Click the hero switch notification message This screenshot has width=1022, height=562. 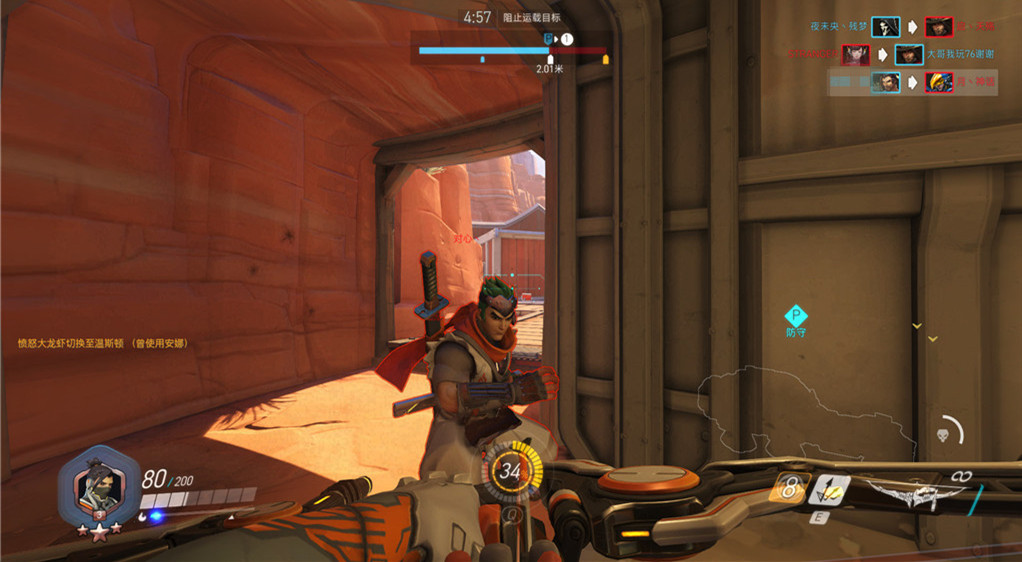[103, 343]
